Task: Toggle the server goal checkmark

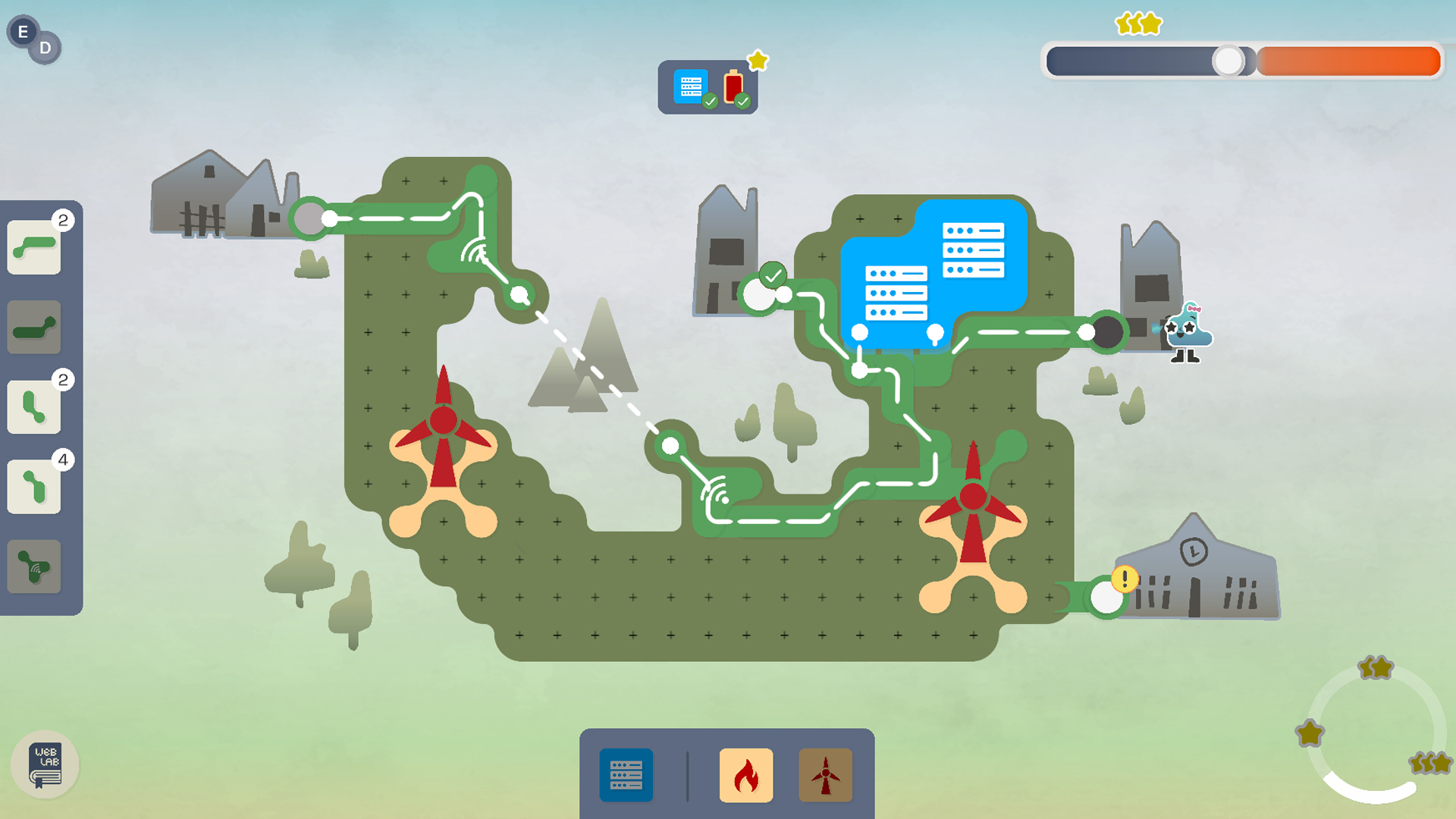Action: coord(710,99)
